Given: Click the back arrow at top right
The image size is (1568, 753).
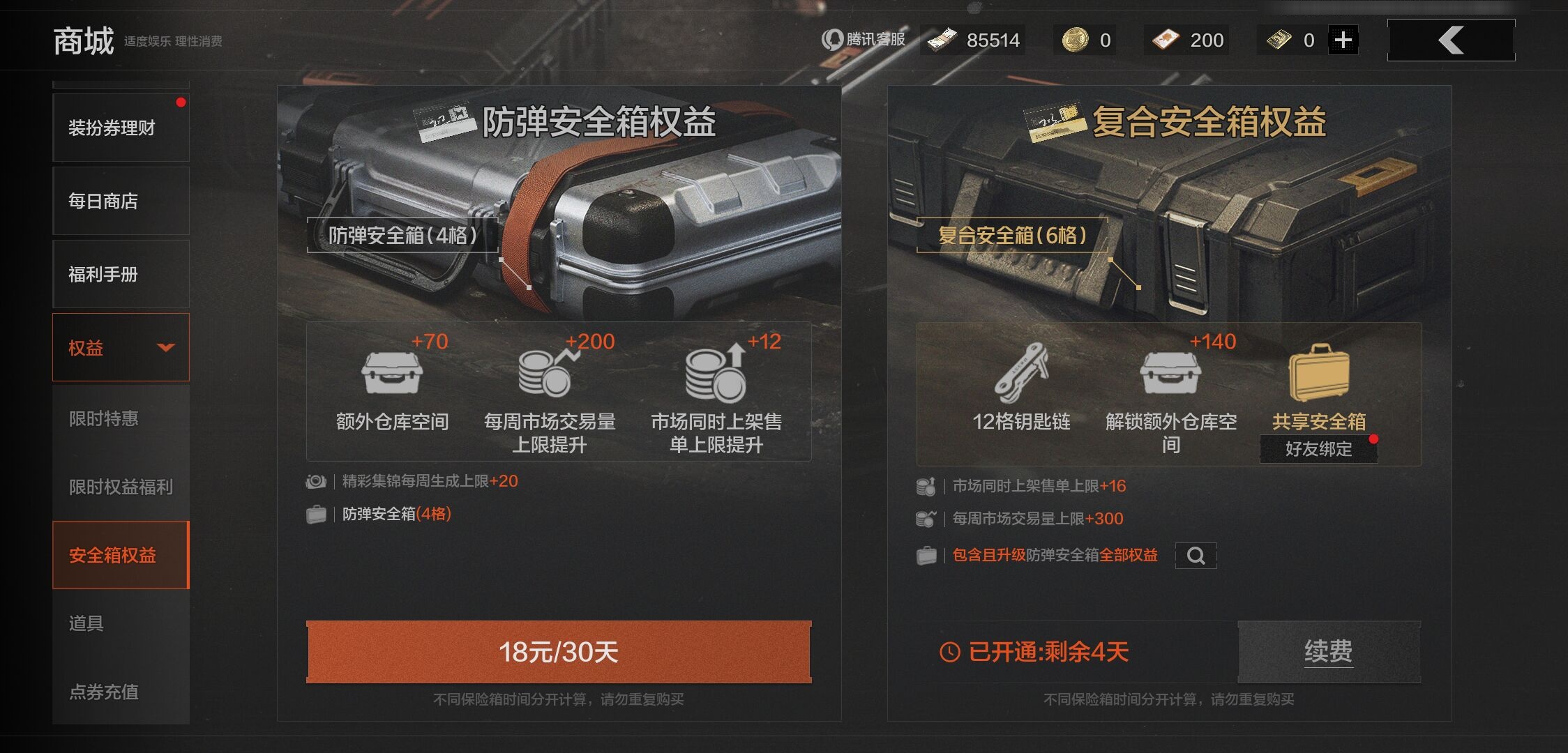Looking at the screenshot, I should click(x=1450, y=40).
